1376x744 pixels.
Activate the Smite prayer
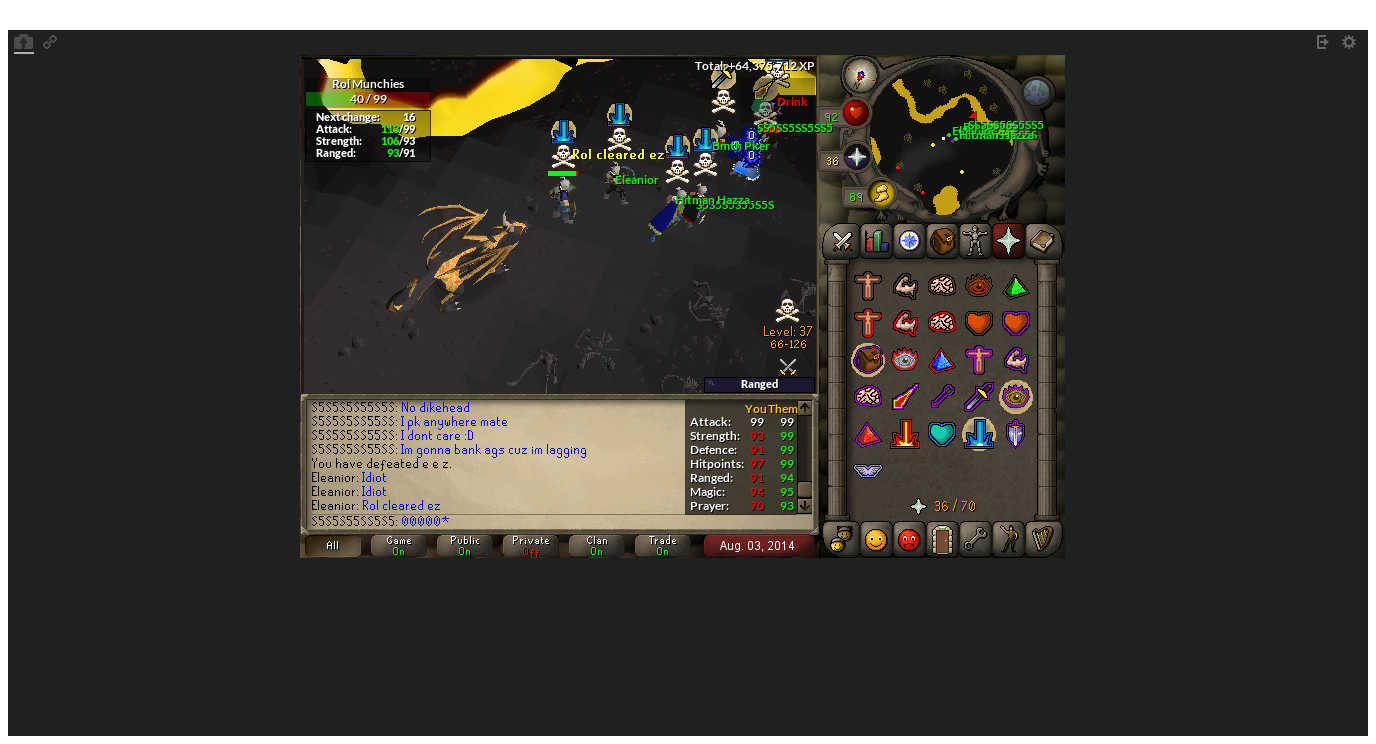(979, 434)
